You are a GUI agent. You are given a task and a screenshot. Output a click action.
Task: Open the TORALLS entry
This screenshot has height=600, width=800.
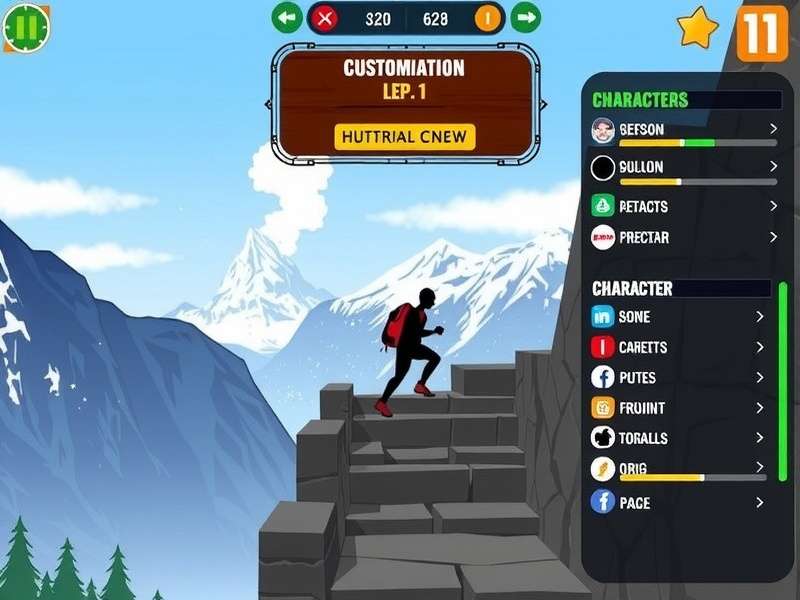678,438
